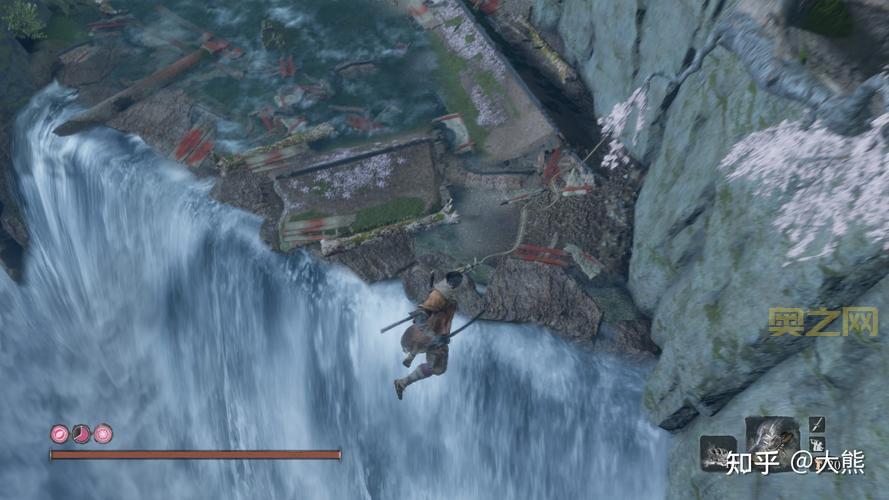Select the quick item slot left of the prosthetic tool
Image resolution: width=889 pixels, height=500 pixels.
point(717,452)
